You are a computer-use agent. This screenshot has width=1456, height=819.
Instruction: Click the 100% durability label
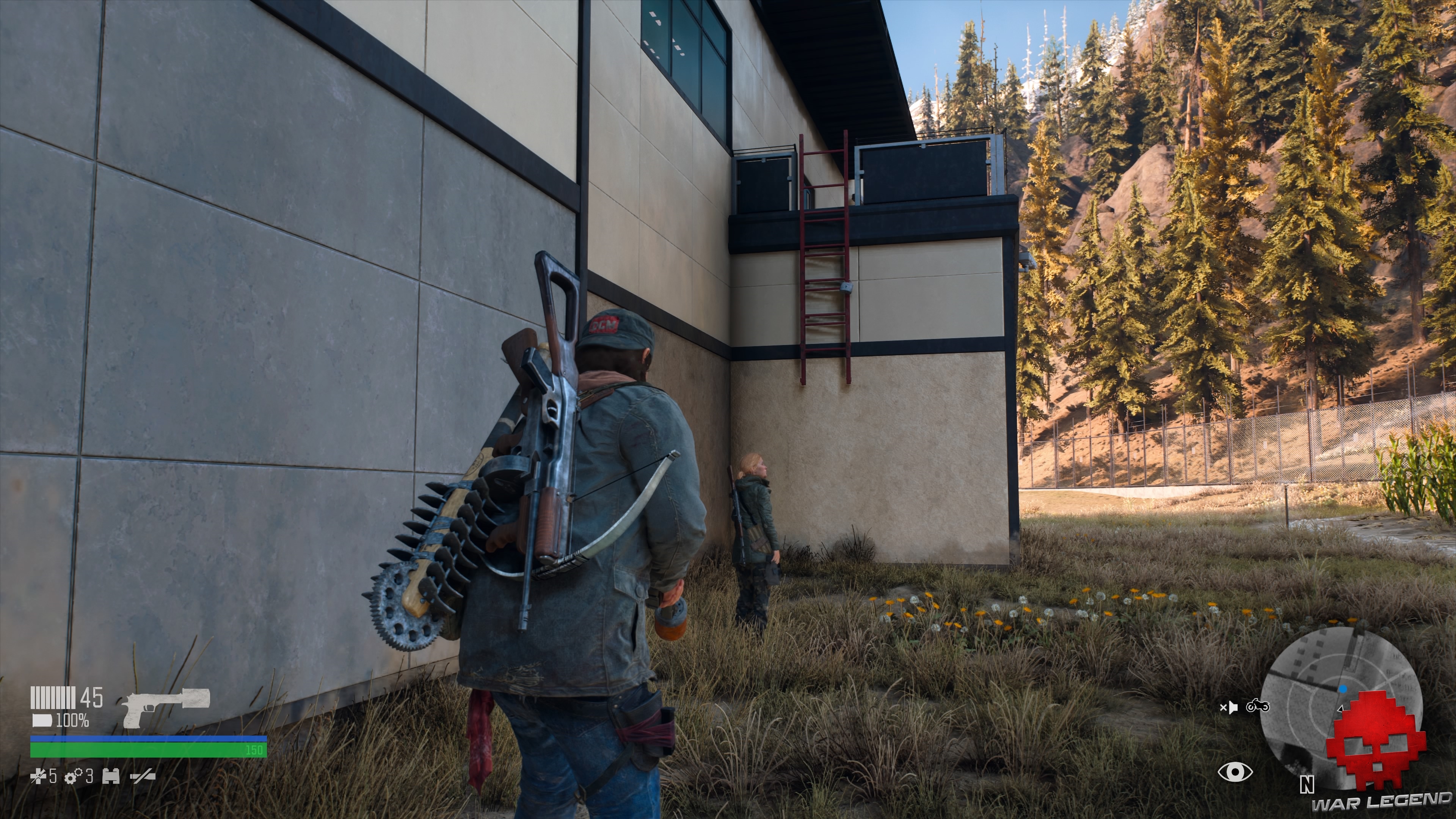(73, 721)
